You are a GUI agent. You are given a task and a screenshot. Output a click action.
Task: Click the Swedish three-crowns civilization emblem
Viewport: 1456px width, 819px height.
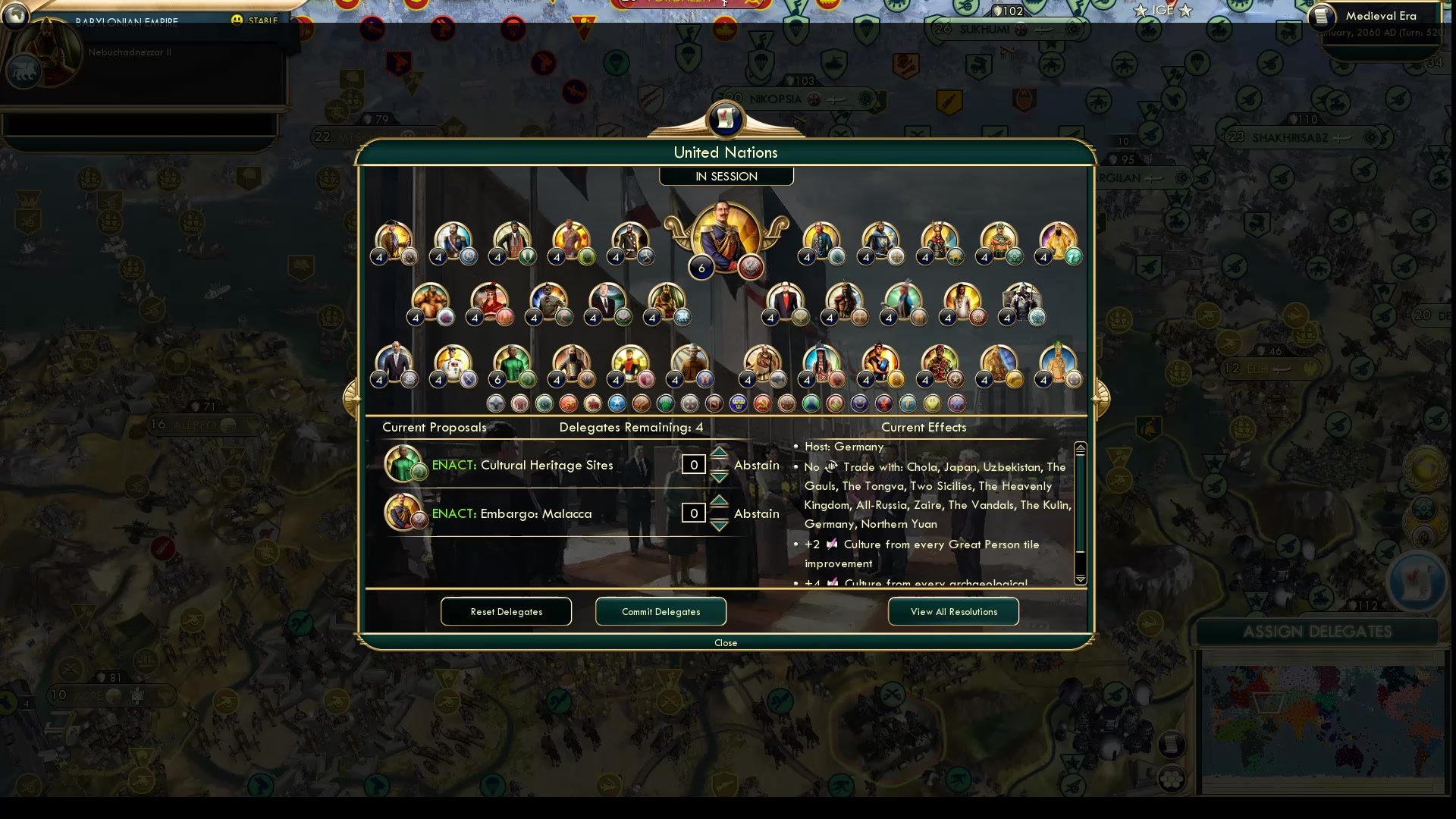tap(738, 403)
